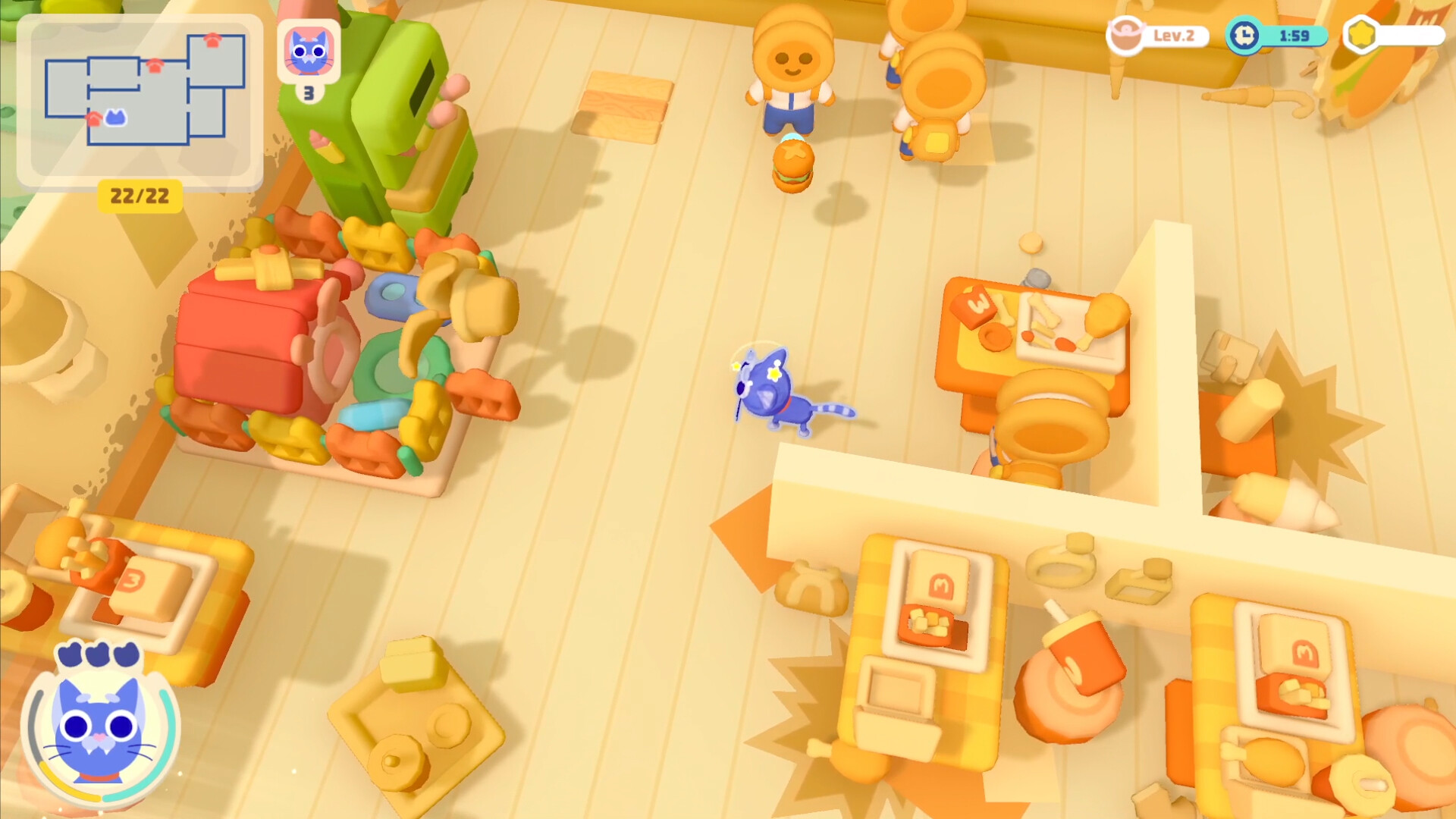The width and height of the screenshot is (1456, 819).
Task: Select the blue cat marker on the minimap
Action: pyautogui.click(x=115, y=118)
